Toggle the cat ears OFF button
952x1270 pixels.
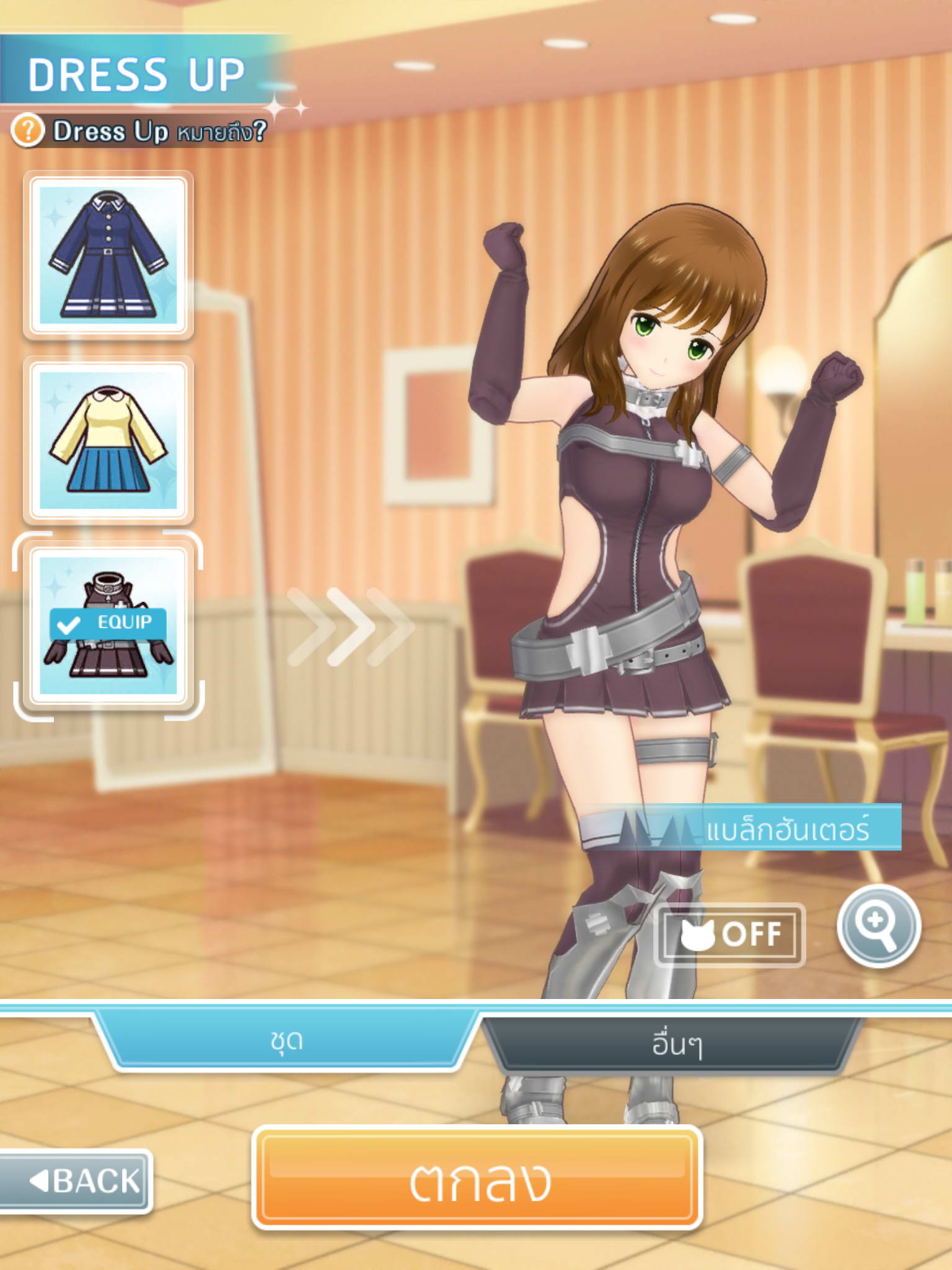point(730,935)
